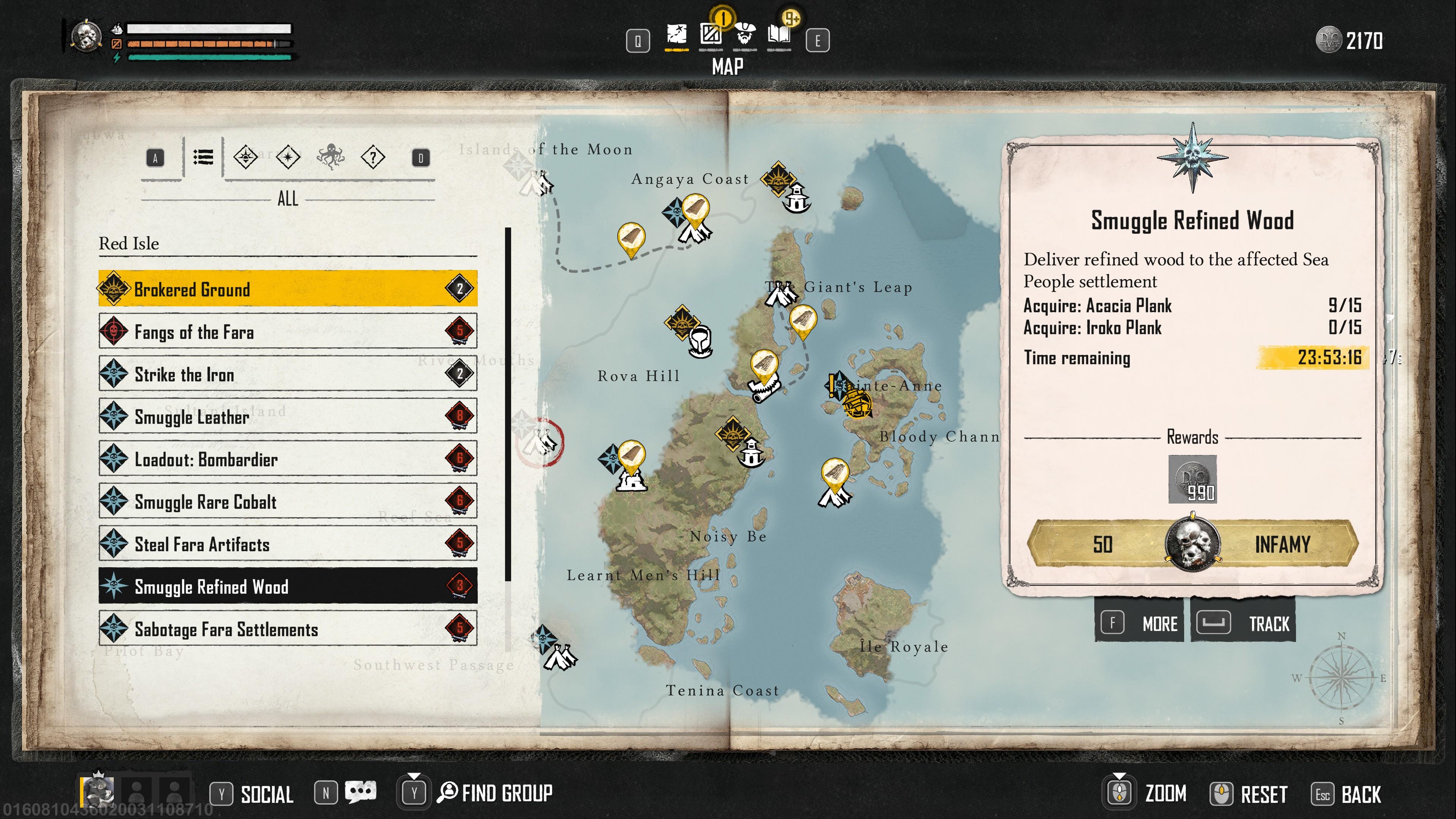Image resolution: width=1456 pixels, height=819 pixels.
Task: Show more details for this contract
Action: (x=1139, y=623)
